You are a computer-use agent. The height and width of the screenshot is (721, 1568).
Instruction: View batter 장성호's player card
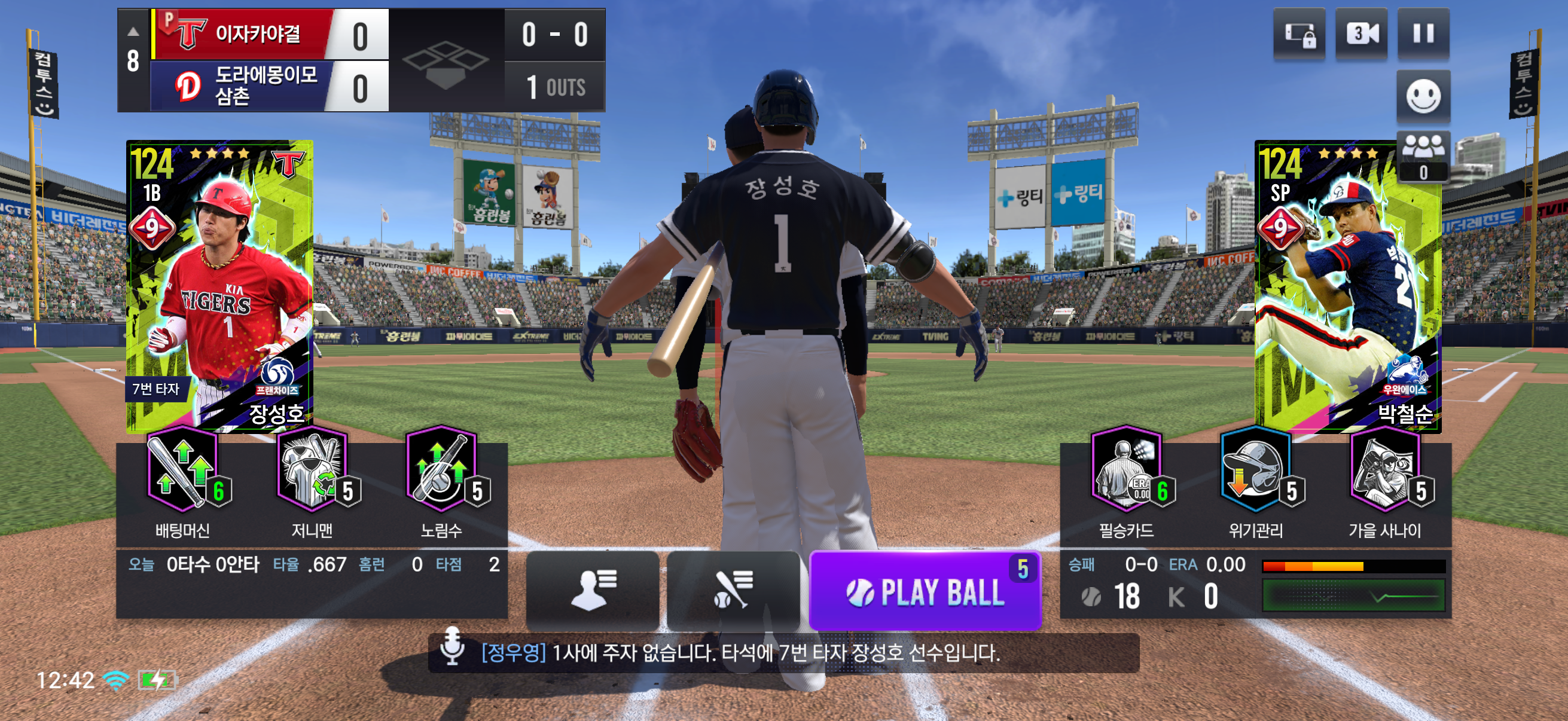tap(219, 286)
